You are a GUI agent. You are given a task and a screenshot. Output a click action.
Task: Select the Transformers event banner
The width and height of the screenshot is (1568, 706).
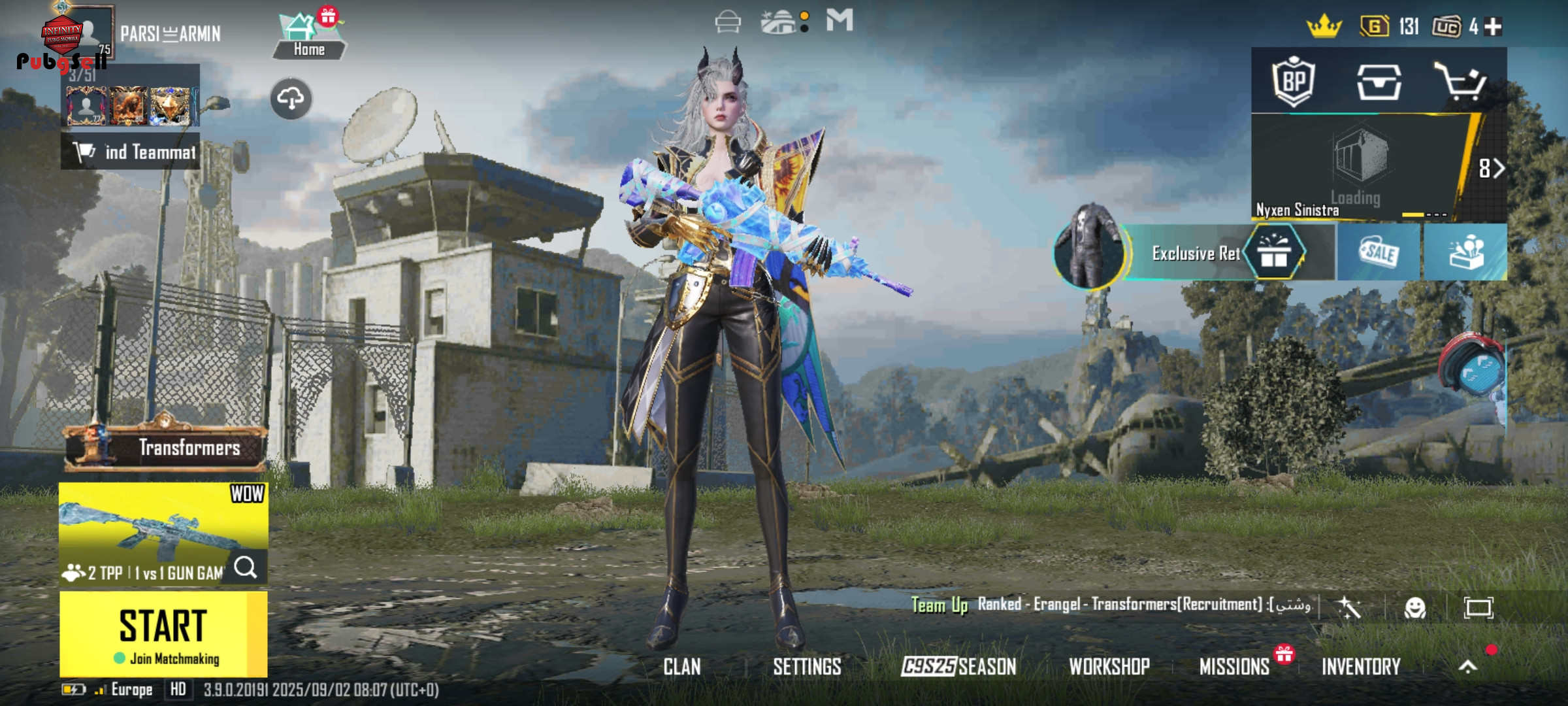(166, 448)
